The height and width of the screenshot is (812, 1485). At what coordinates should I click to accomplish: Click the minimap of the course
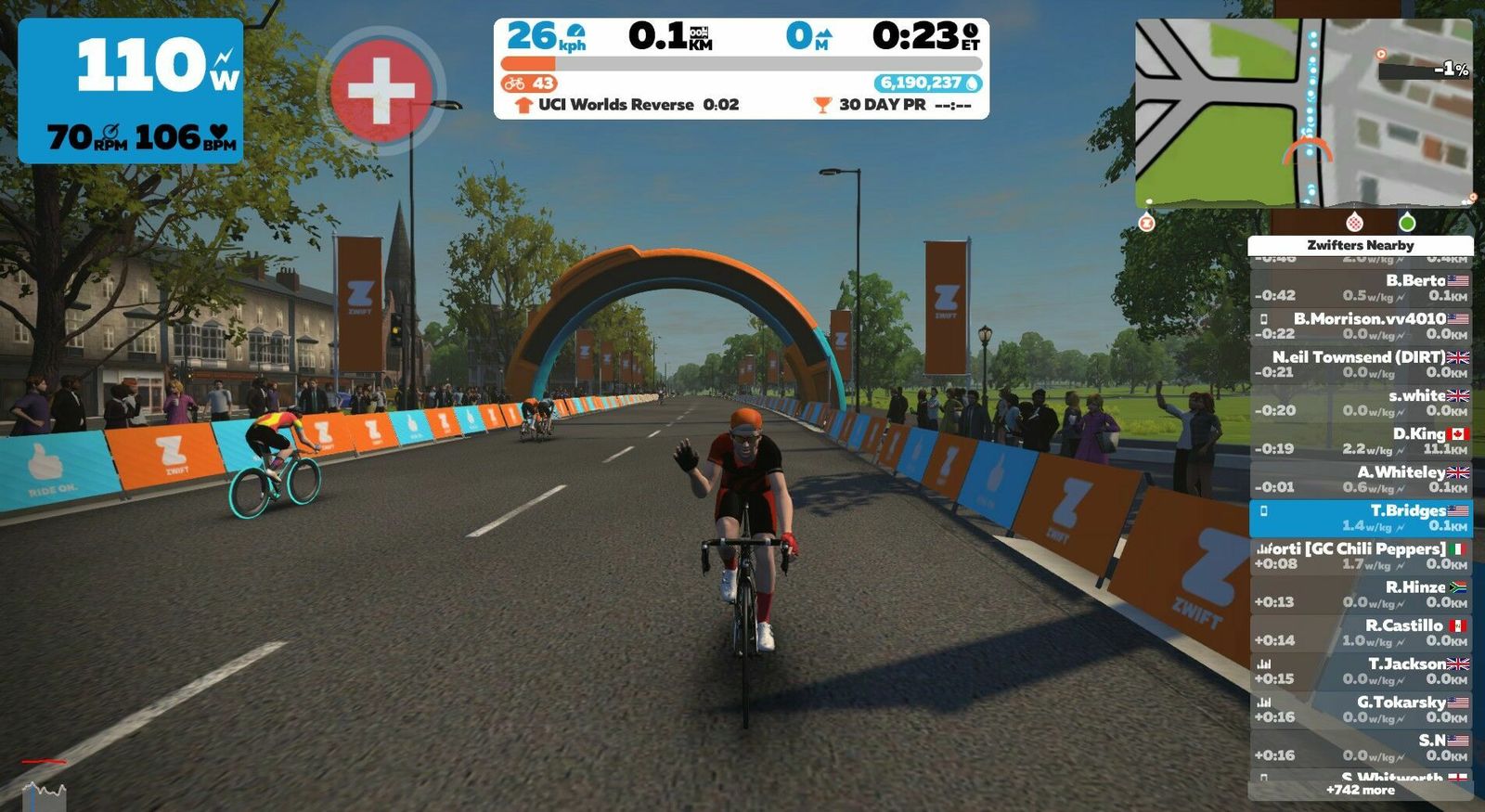tap(1303, 112)
